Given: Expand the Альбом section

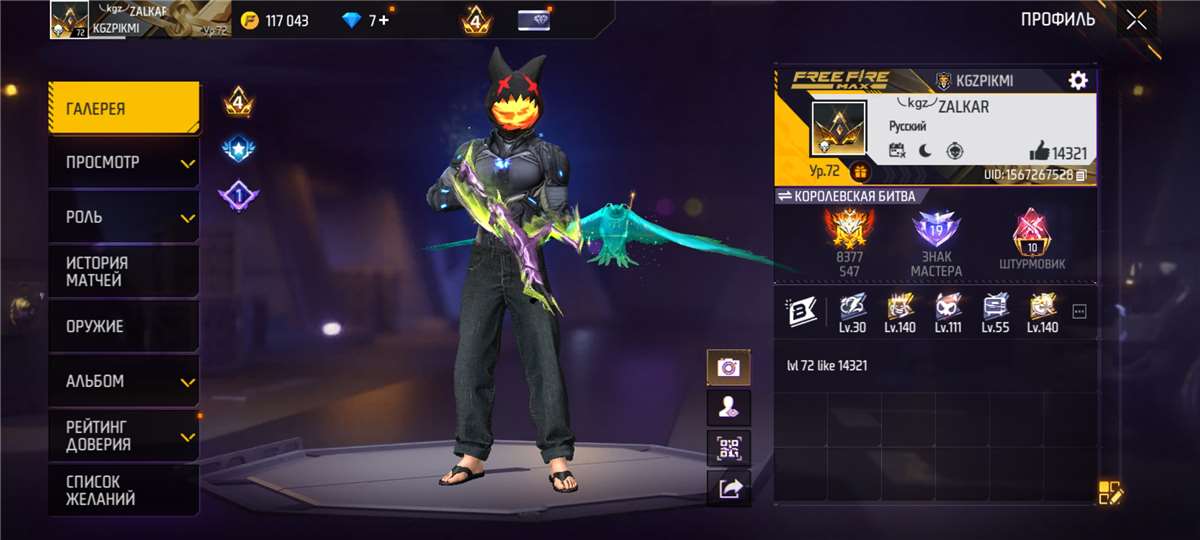Looking at the screenshot, I should point(124,381).
